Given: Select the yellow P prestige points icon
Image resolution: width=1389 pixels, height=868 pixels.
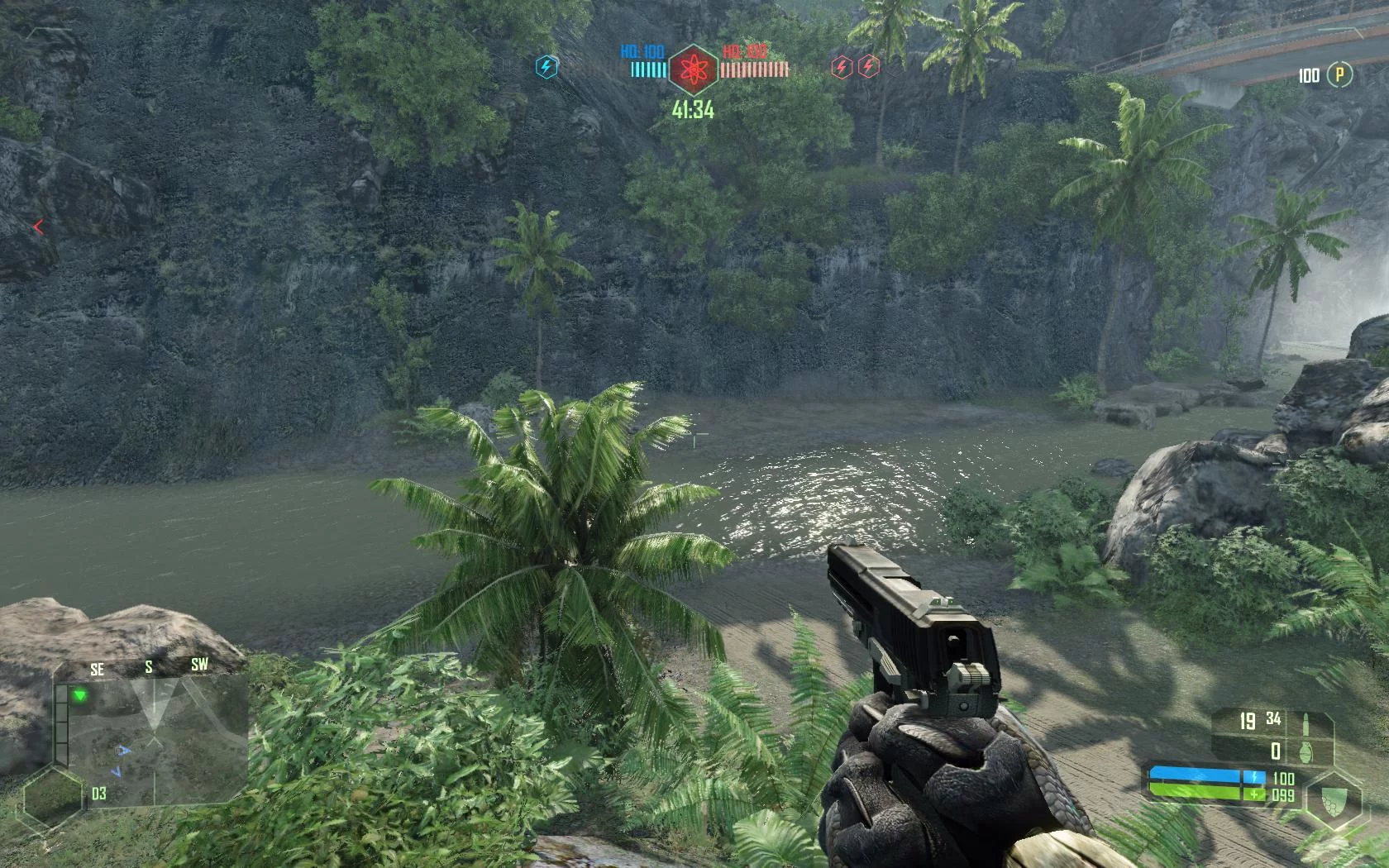Looking at the screenshot, I should [x=1339, y=75].
